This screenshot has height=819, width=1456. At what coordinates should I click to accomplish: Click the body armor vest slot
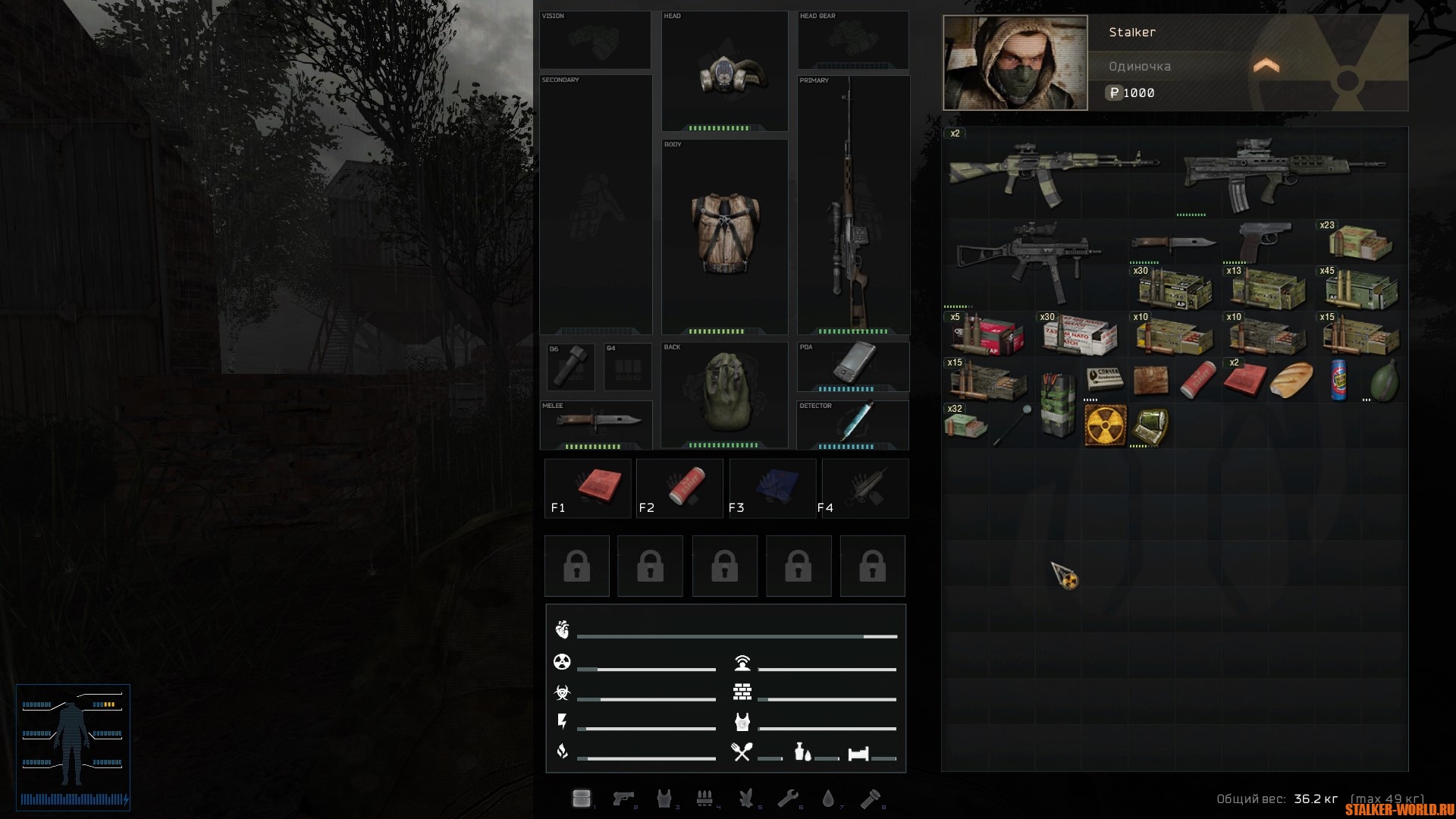click(724, 232)
